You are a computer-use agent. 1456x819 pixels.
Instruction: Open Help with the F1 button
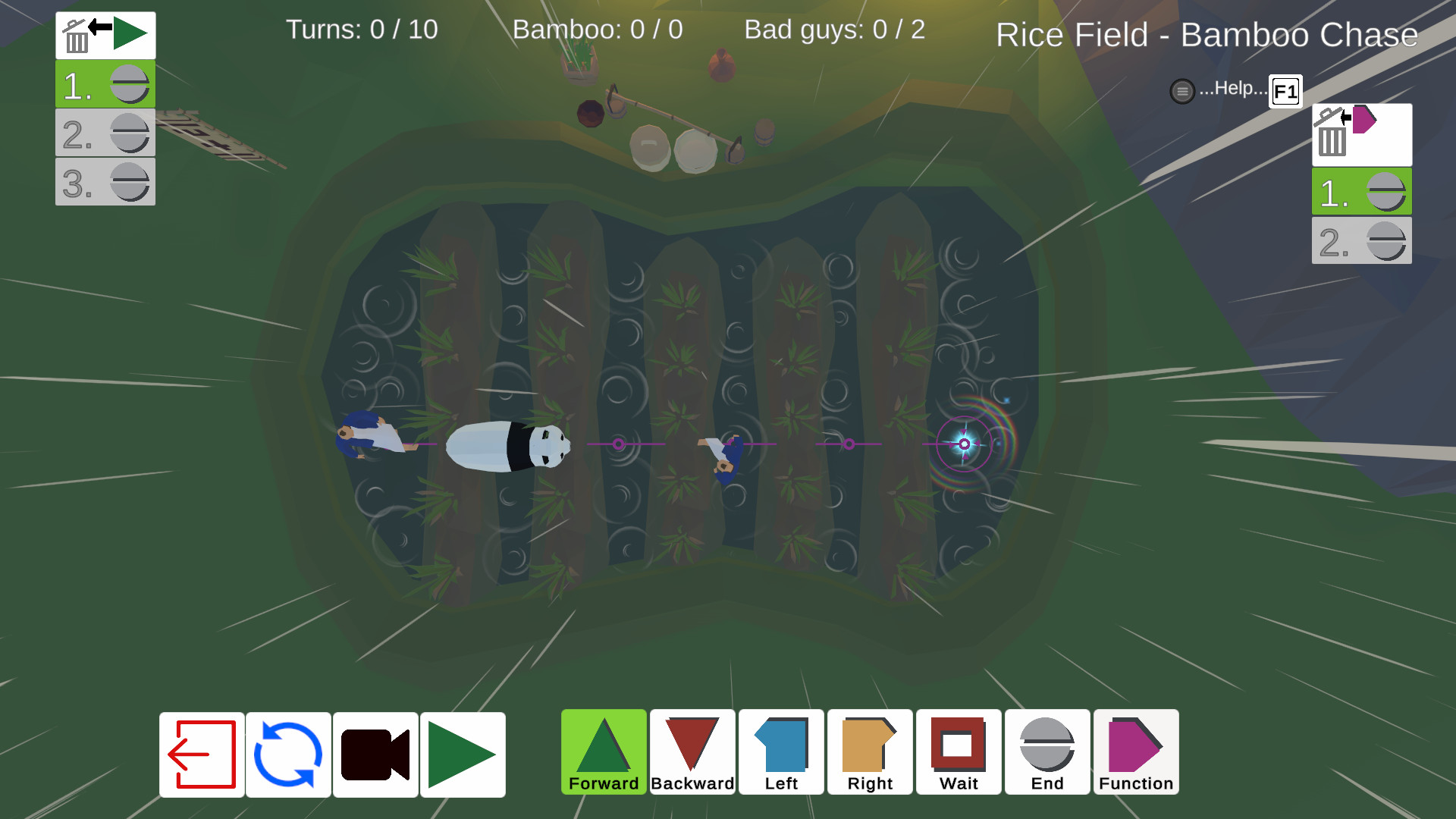1285,91
